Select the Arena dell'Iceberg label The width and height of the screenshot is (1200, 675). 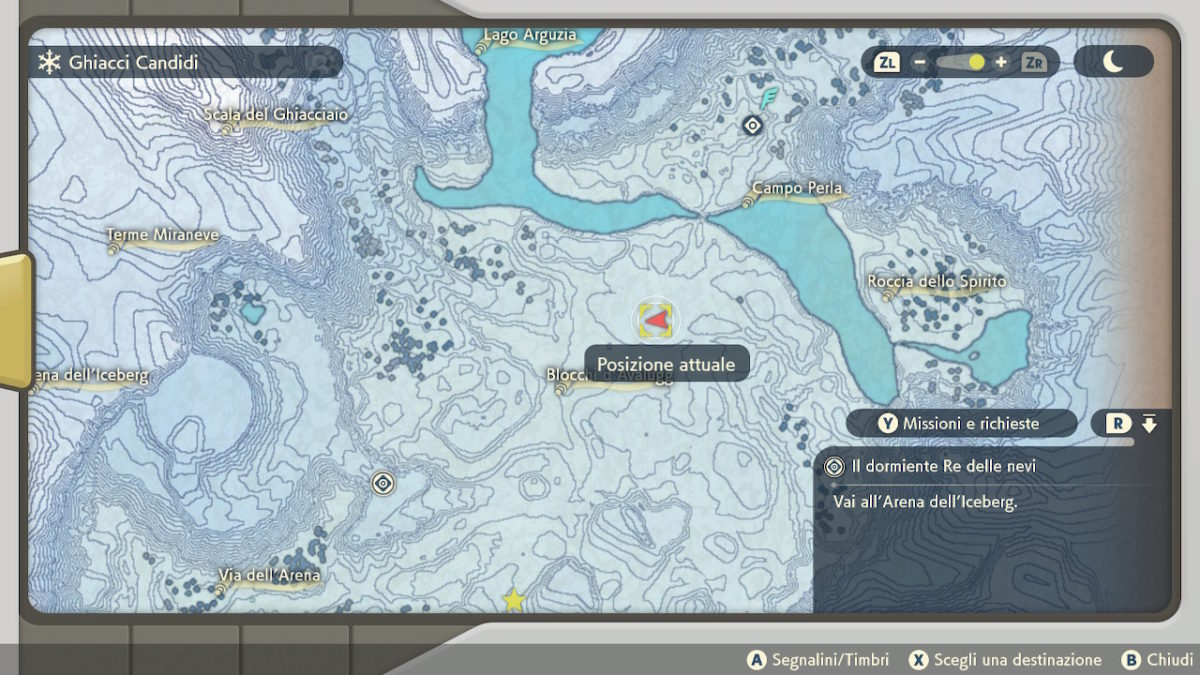(x=90, y=377)
